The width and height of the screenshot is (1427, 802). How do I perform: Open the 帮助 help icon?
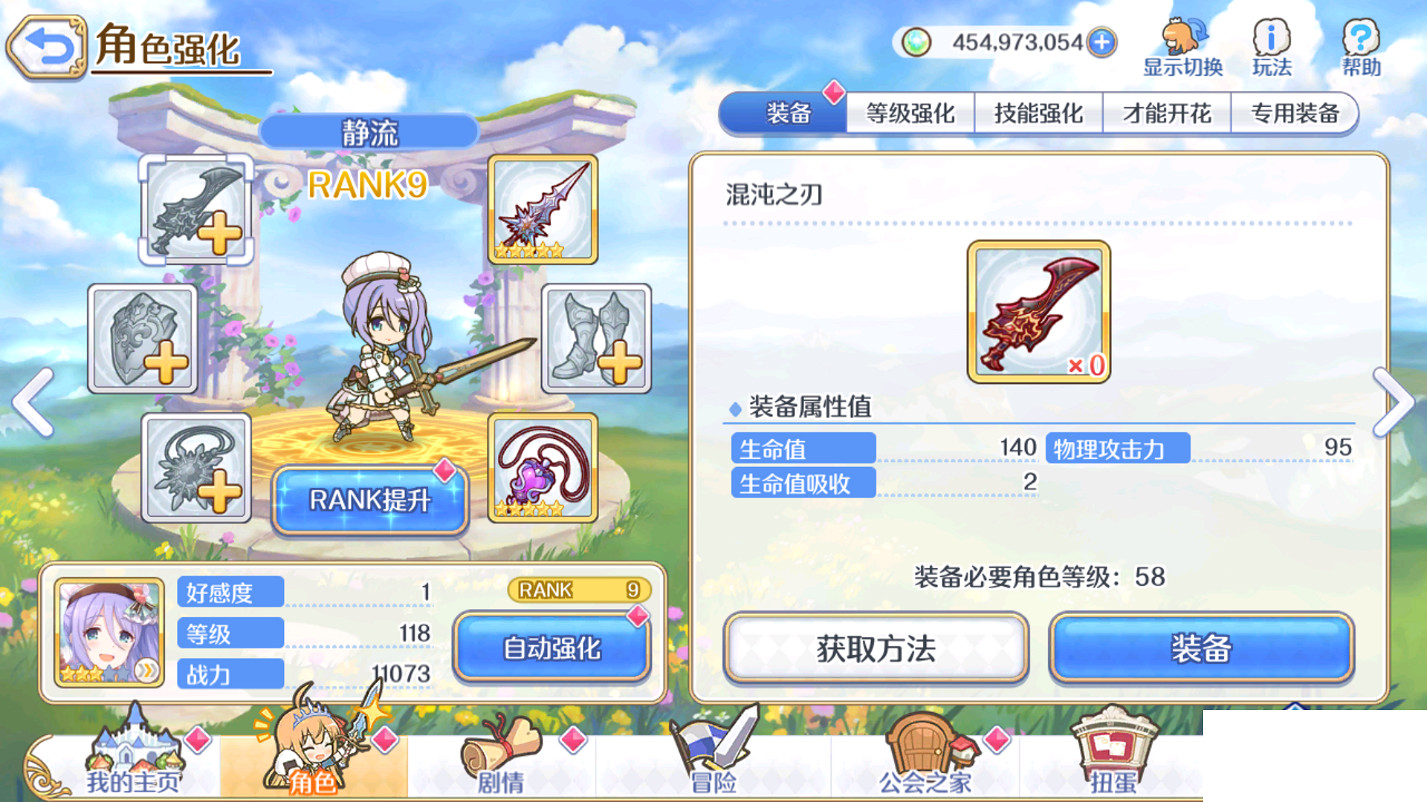1359,38
